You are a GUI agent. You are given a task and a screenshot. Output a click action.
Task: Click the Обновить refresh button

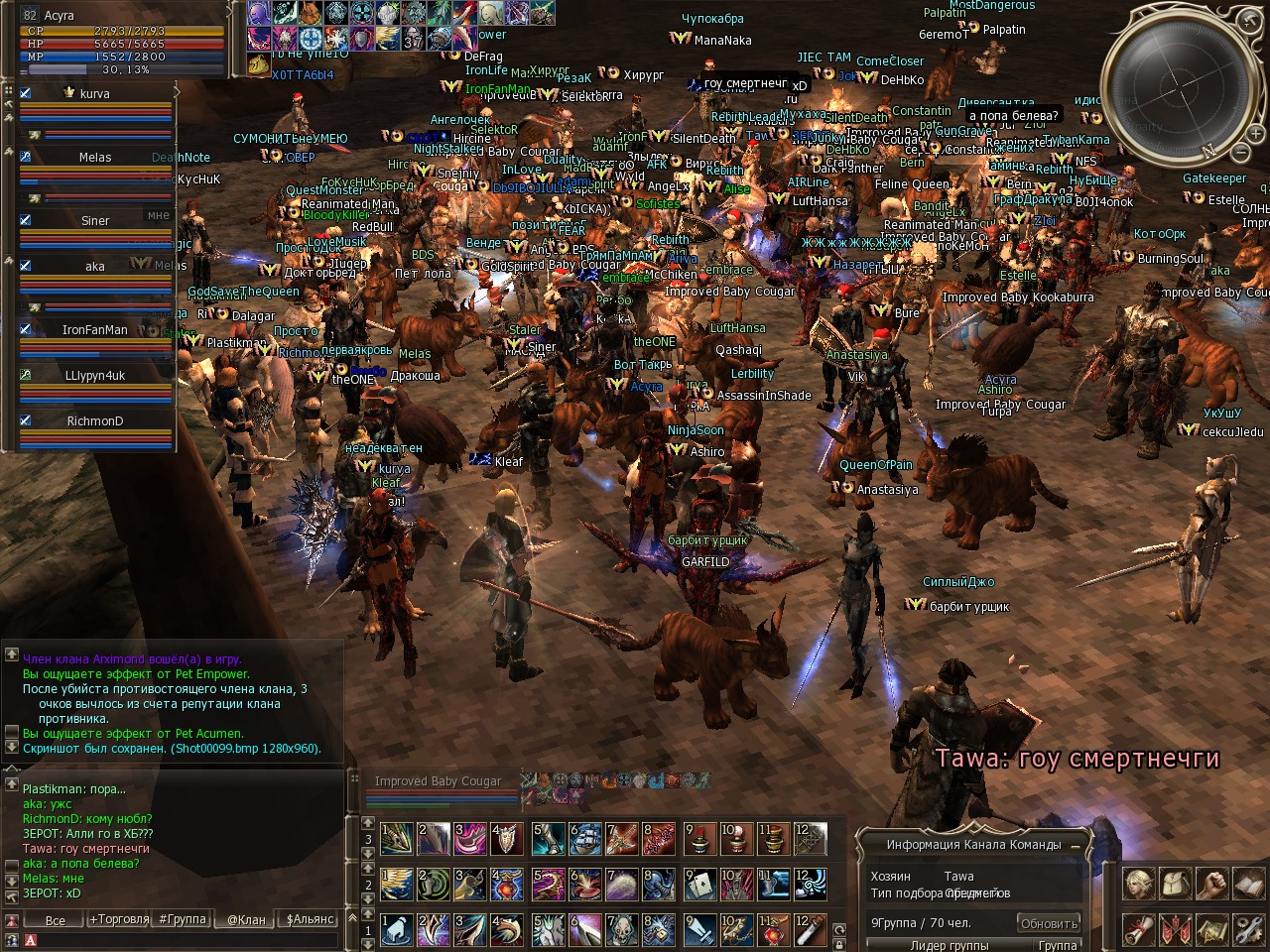click(1049, 923)
